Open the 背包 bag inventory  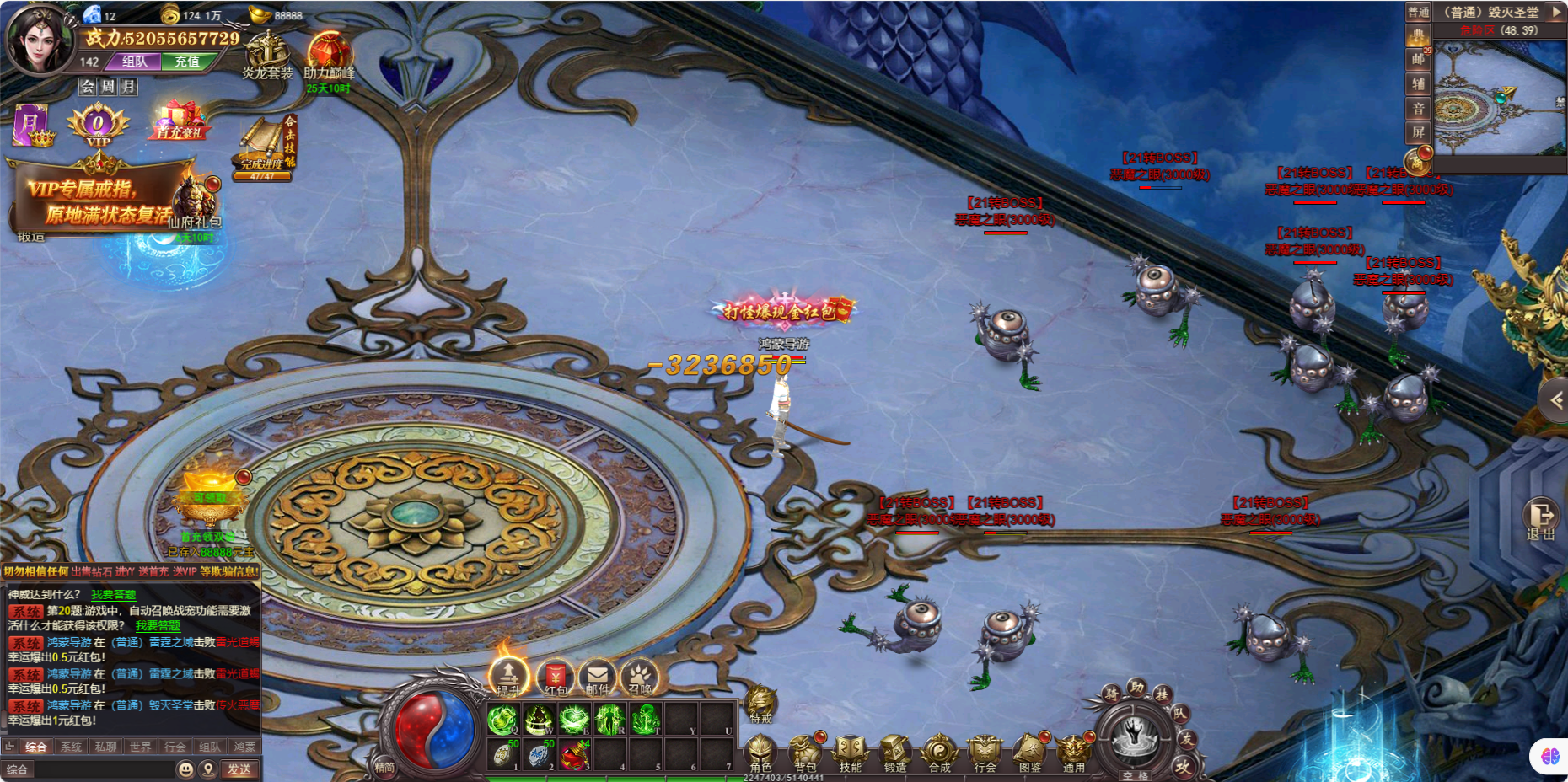click(x=805, y=752)
